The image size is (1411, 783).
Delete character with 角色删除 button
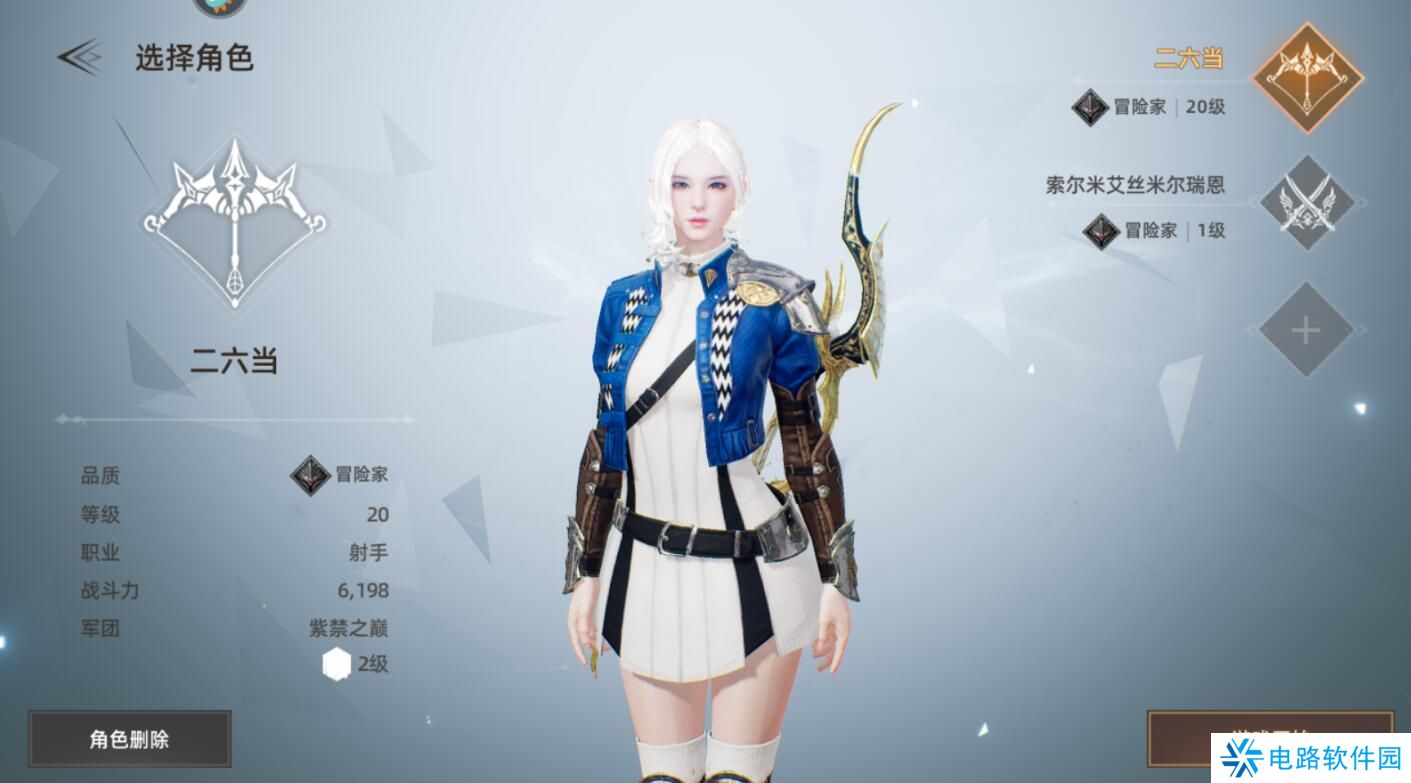click(x=130, y=739)
